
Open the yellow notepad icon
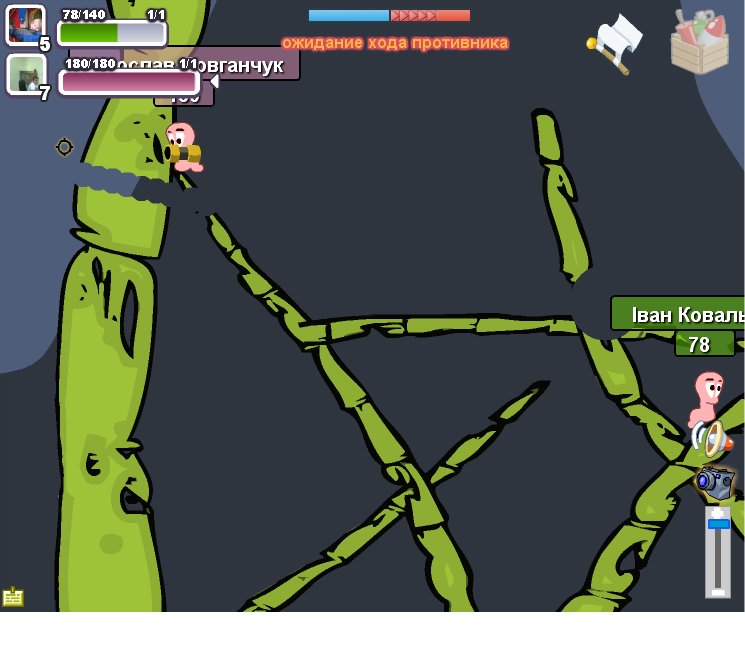[13, 597]
